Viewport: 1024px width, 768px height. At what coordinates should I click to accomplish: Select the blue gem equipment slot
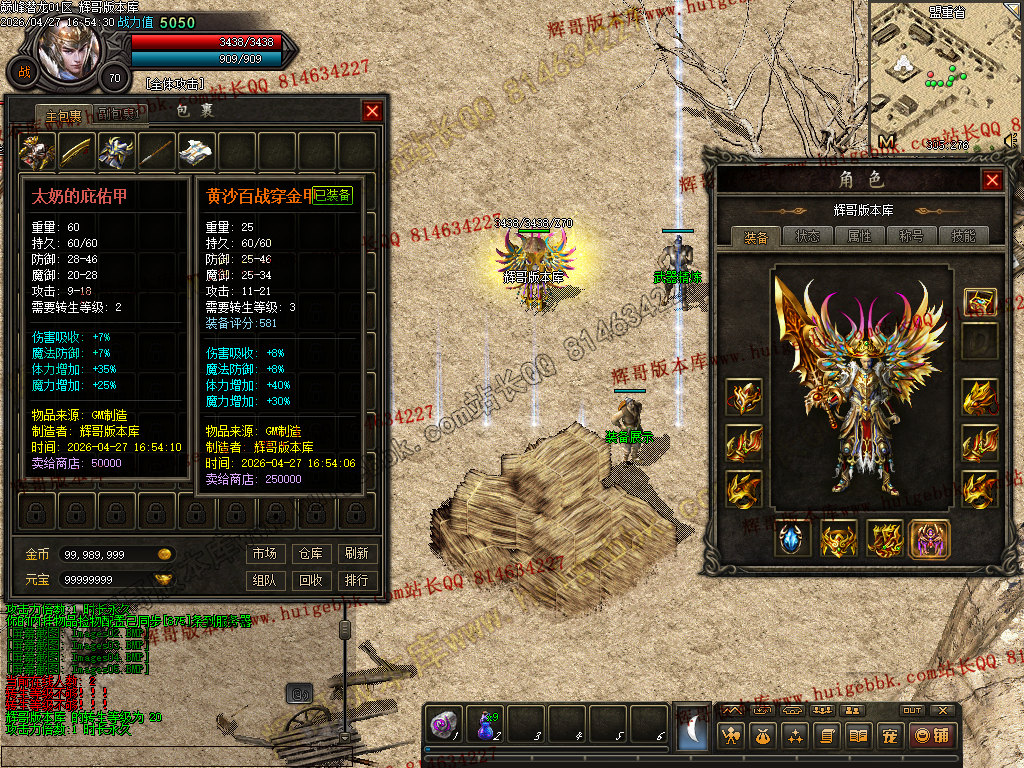[794, 539]
